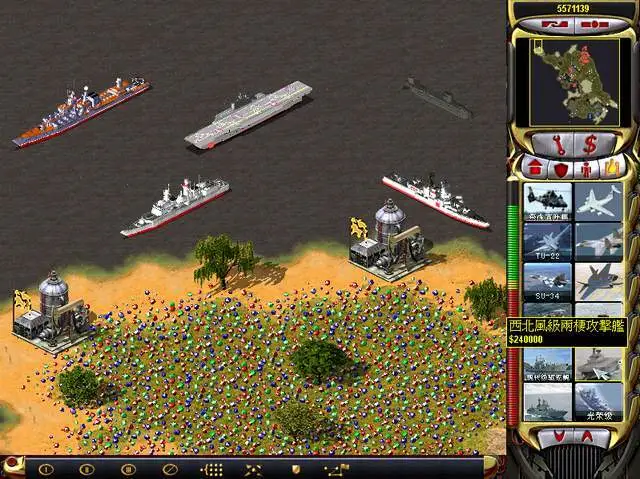Select the TU-22 bomber cameo

(x=548, y=241)
